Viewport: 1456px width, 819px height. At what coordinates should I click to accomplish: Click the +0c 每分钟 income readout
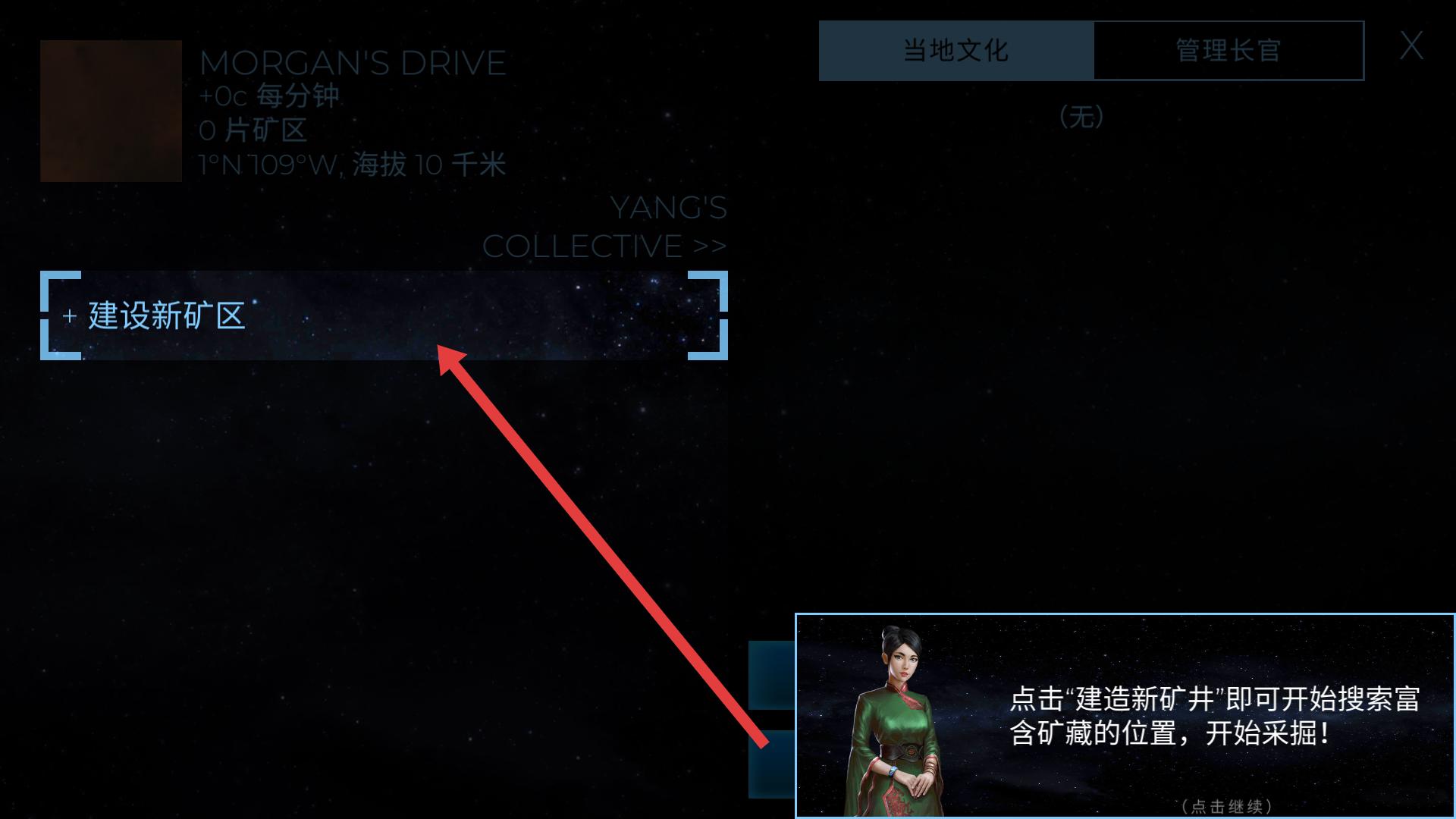tap(270, 96)
